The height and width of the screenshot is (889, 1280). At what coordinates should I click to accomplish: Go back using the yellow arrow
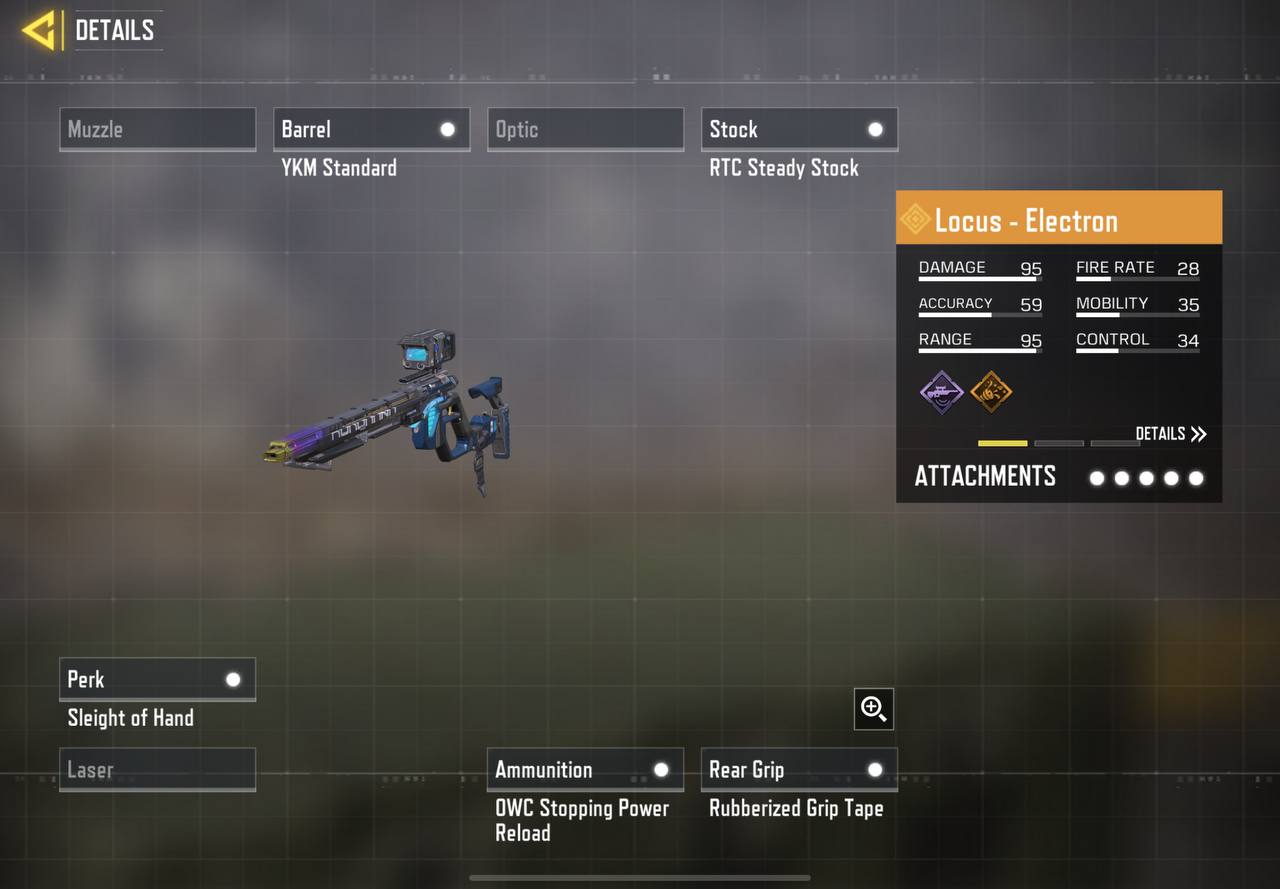coord(38,30)
